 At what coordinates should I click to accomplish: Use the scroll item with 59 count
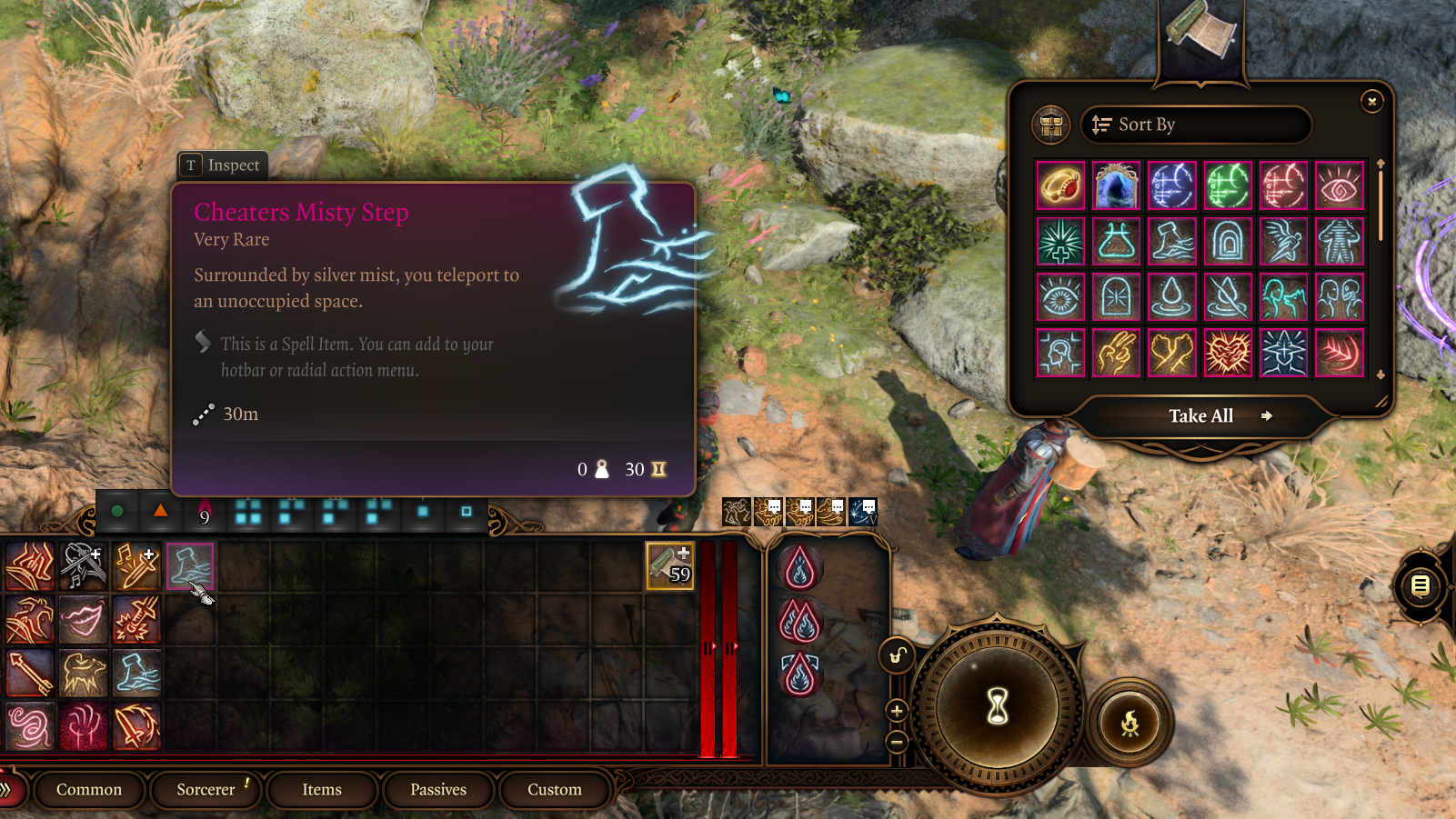tap(670, 565)
